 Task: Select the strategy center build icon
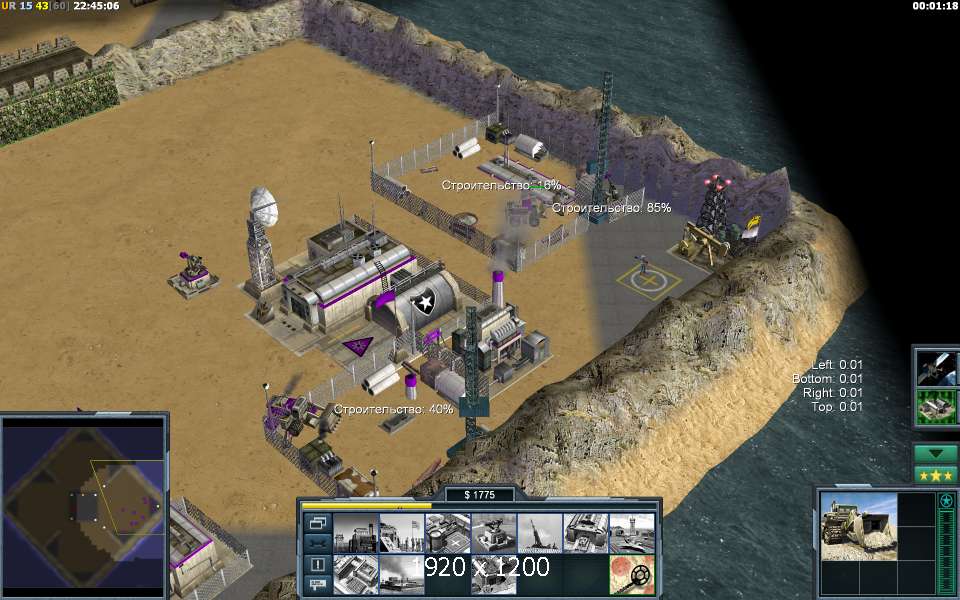(355, 574)
